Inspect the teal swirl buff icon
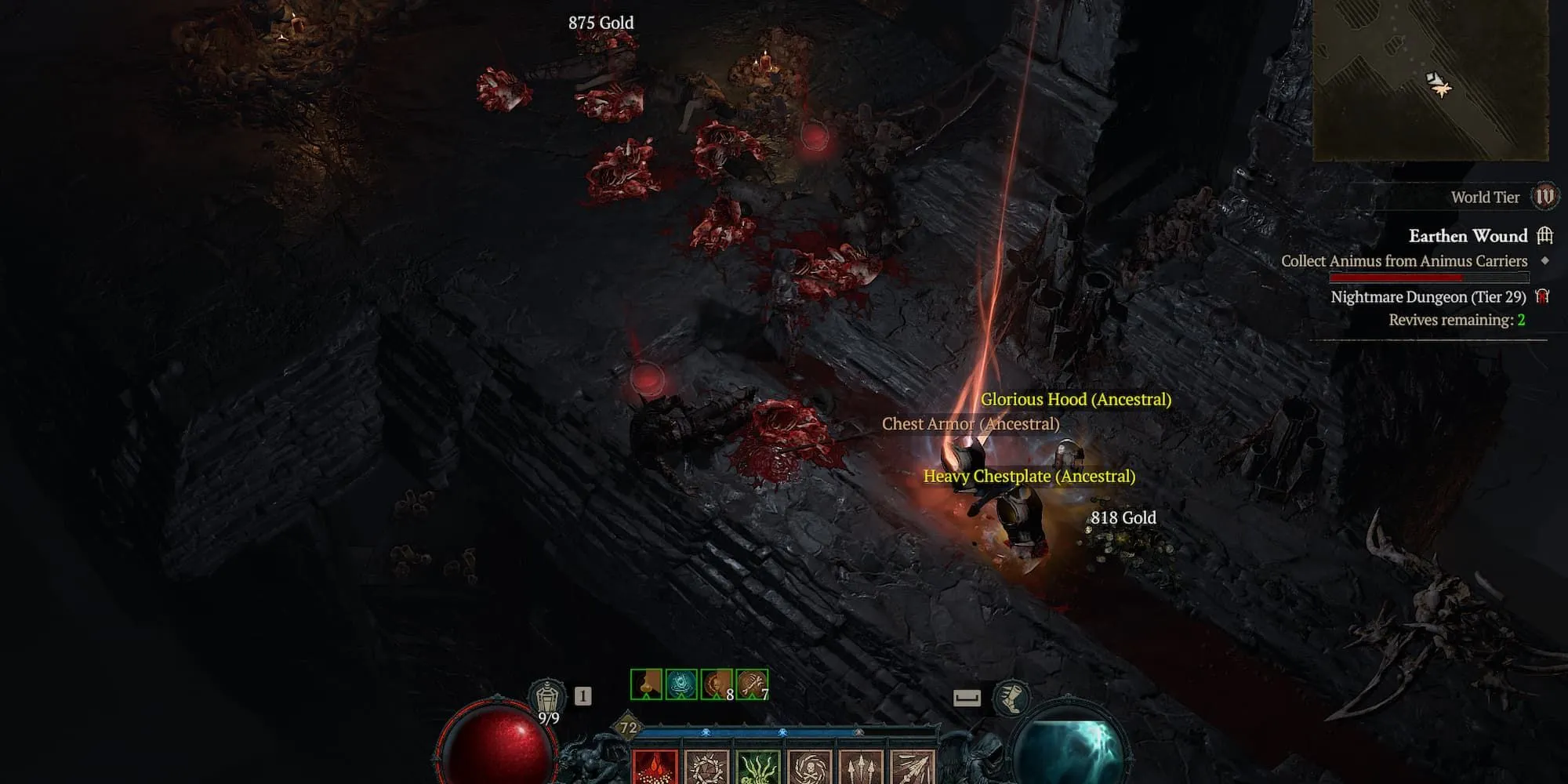This screenshot has width=1568, height=784. coord(681,684)
